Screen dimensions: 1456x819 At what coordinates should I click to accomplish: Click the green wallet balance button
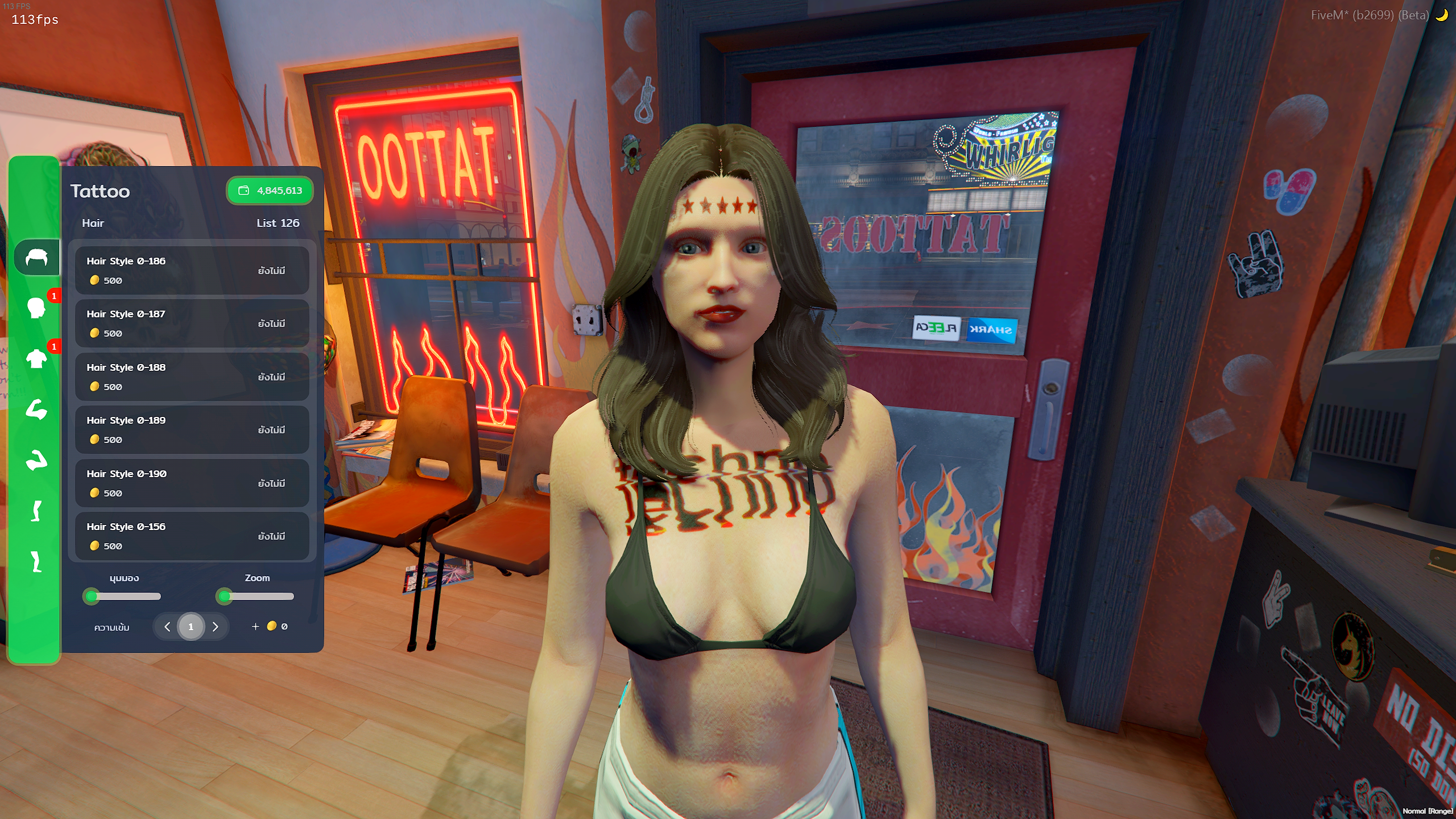tap(270, 191)
